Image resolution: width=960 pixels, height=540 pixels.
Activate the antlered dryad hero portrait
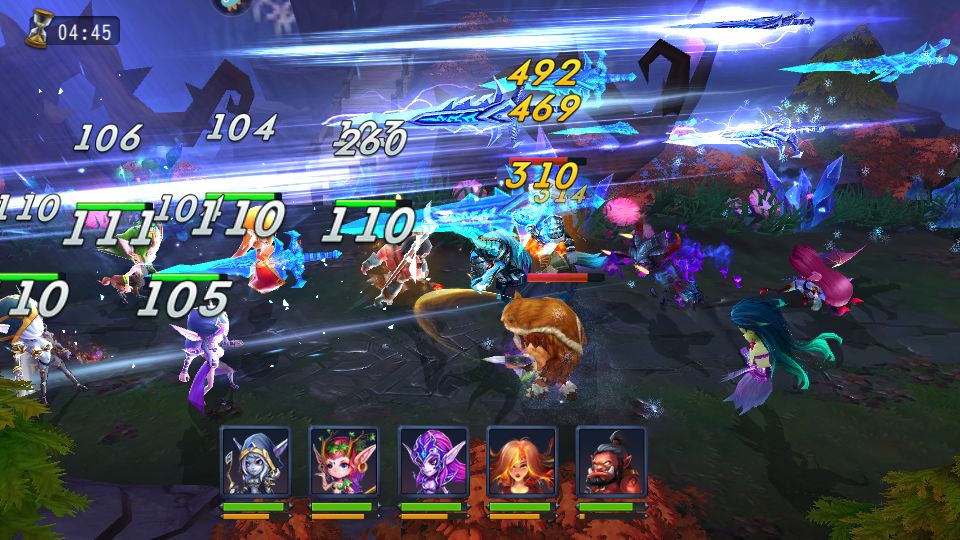pyautogui.click(x=344, y=462)
